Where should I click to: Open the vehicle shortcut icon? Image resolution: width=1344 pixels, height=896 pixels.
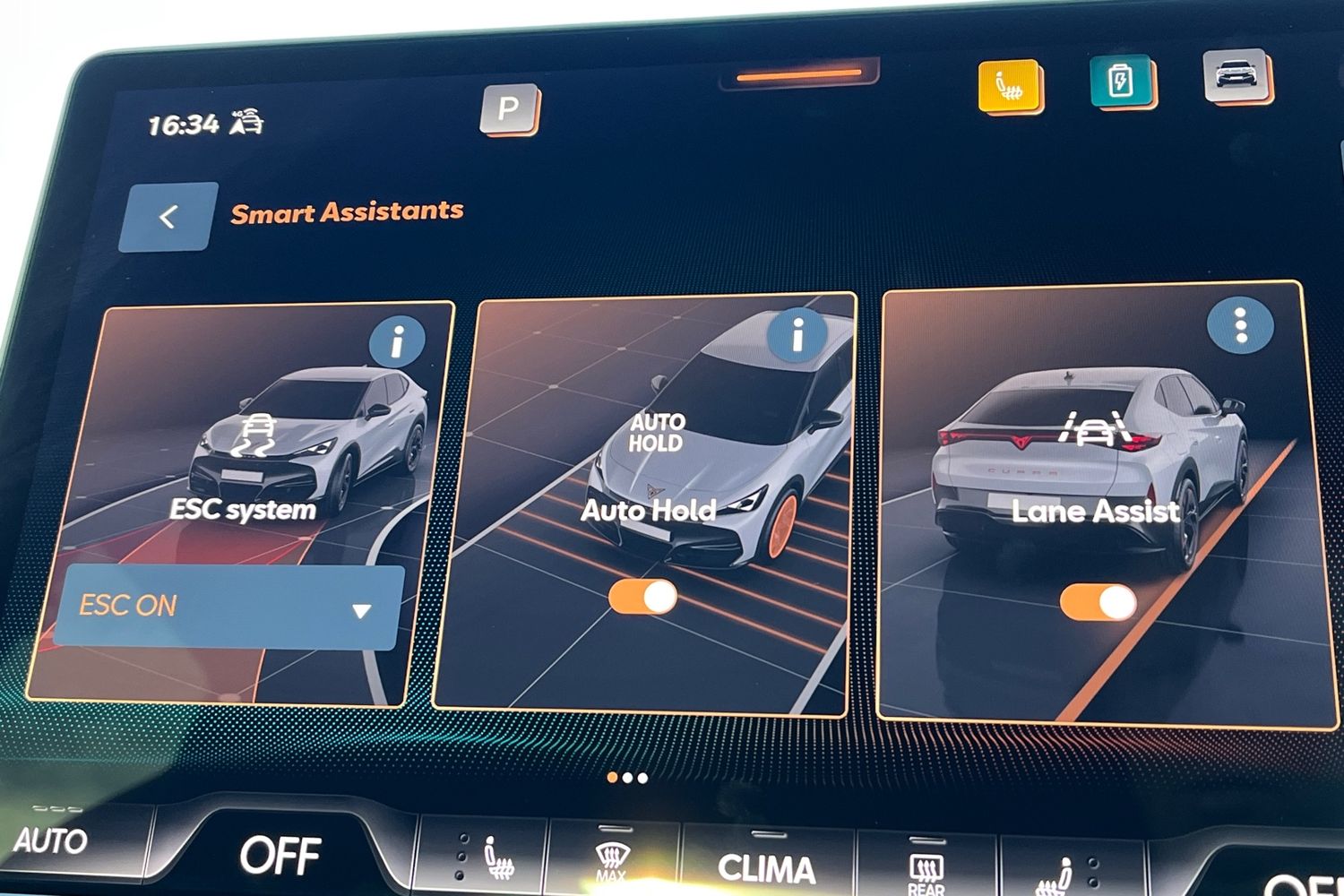[x=1236, y=75]
